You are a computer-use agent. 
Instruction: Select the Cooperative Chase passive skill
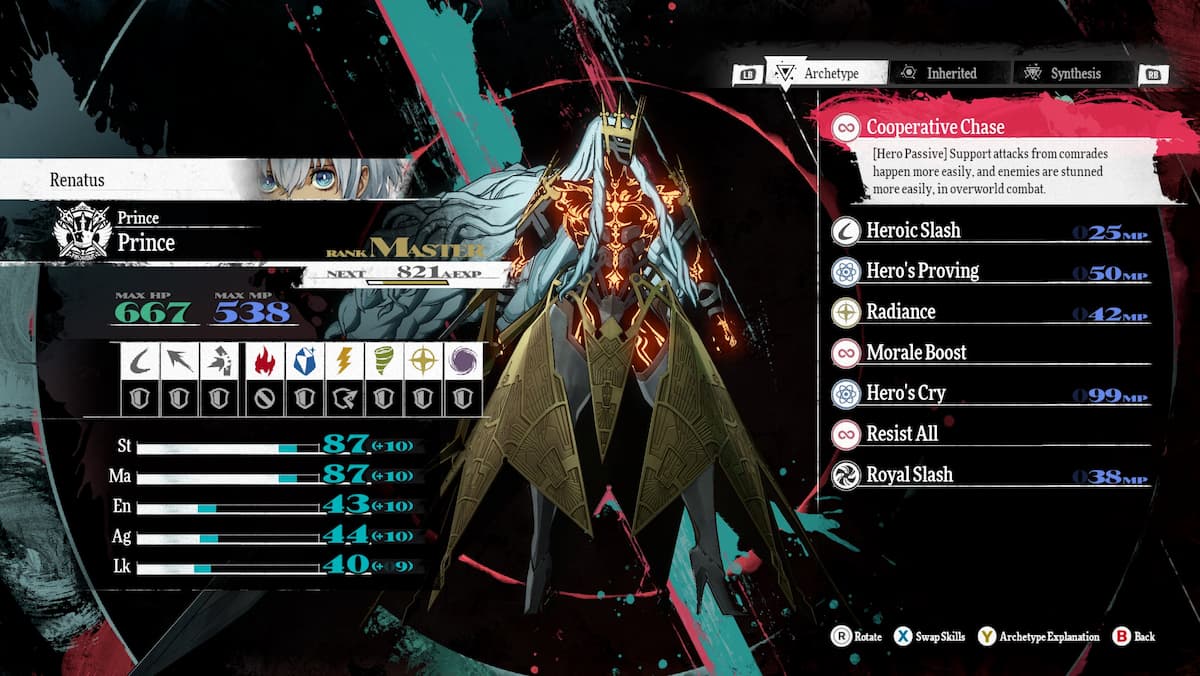[x=935, y=128]
